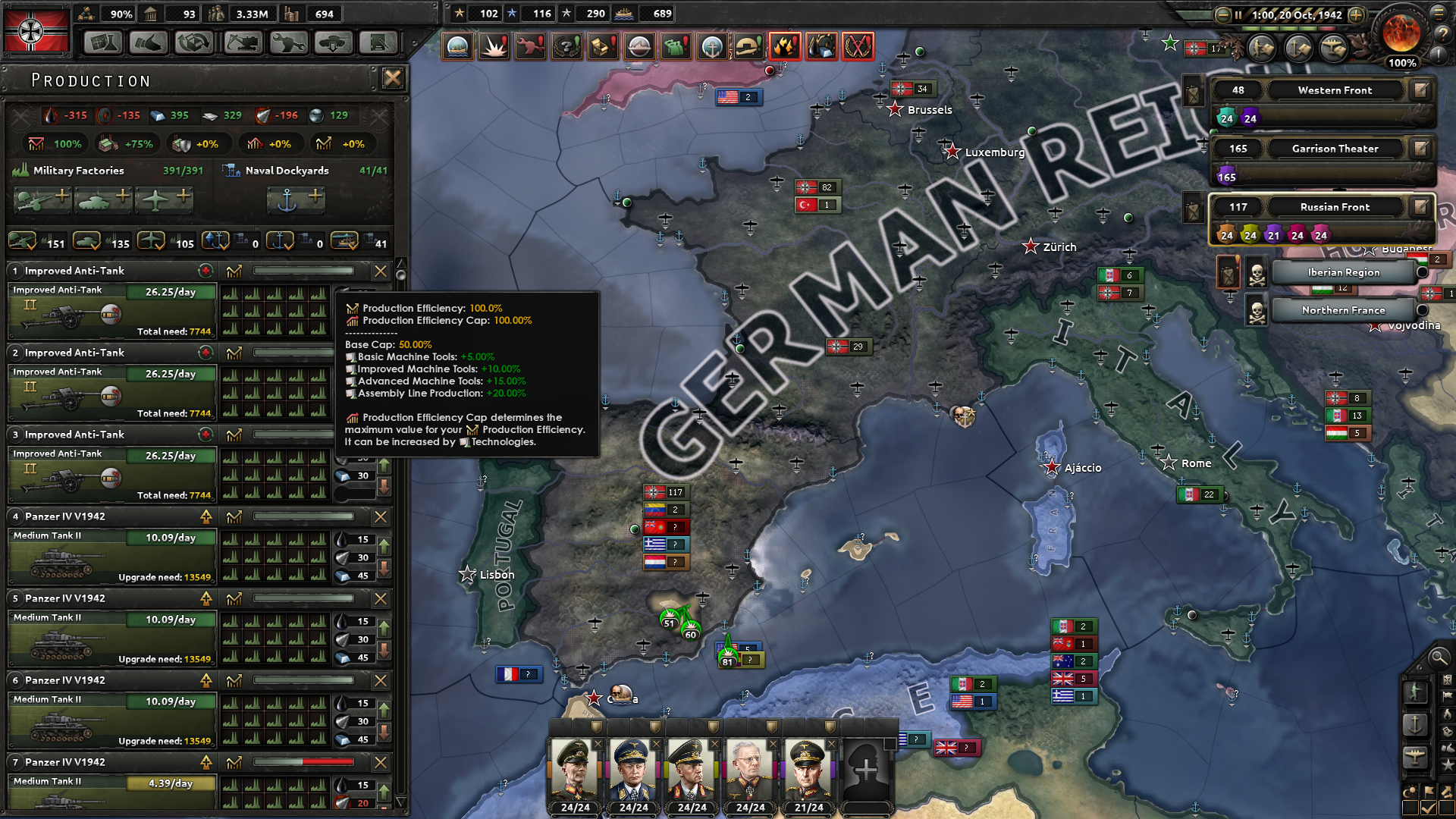
Task: Select the map zoom magnifier icon
Action: tap(1439, 658)
